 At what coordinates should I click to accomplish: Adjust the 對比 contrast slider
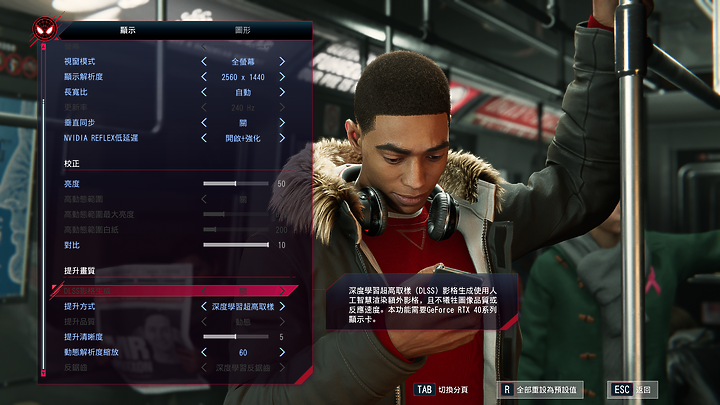pyautogui.click(x=236, y=244)
